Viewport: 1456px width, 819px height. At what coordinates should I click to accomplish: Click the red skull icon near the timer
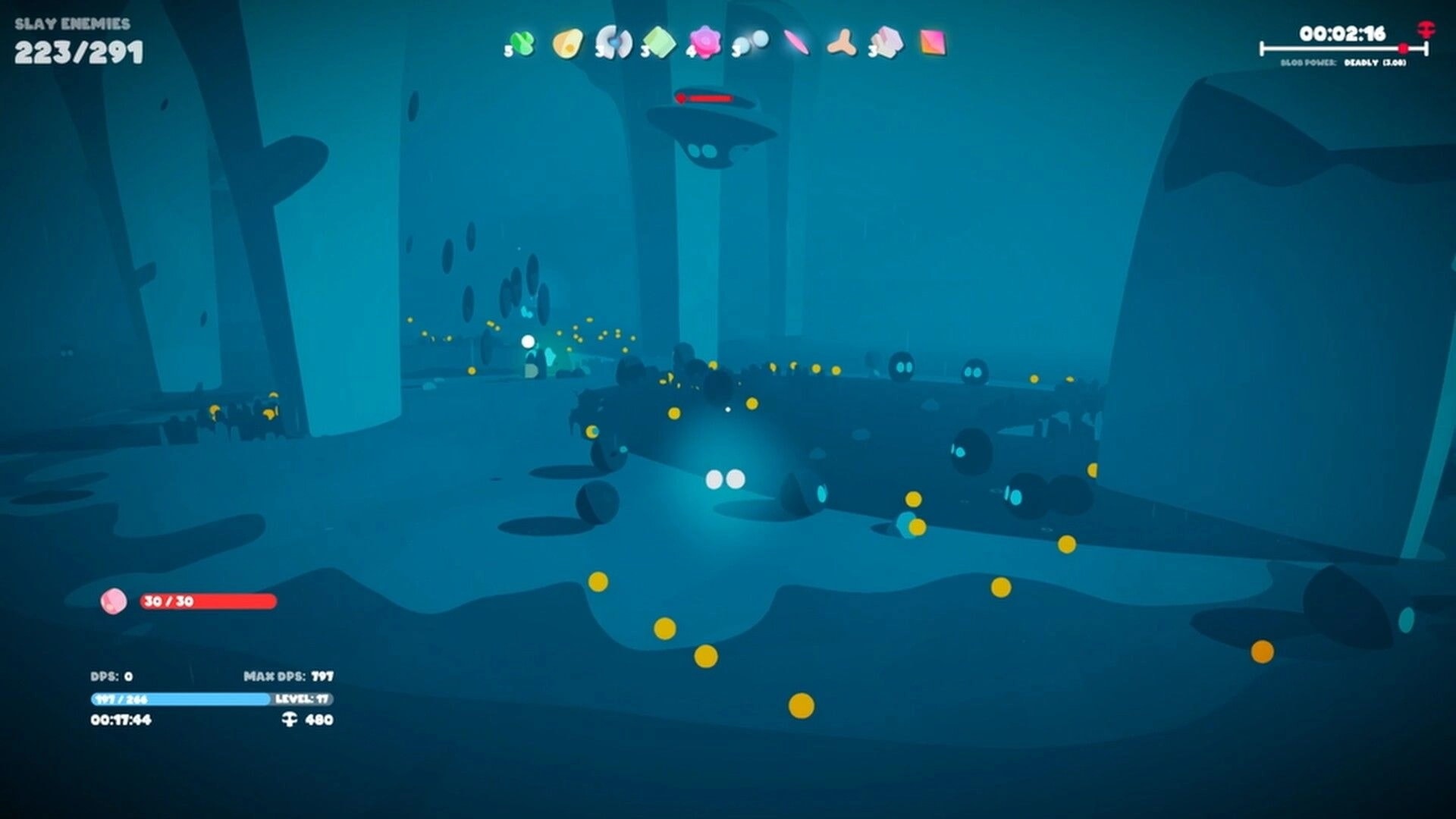1425,30
